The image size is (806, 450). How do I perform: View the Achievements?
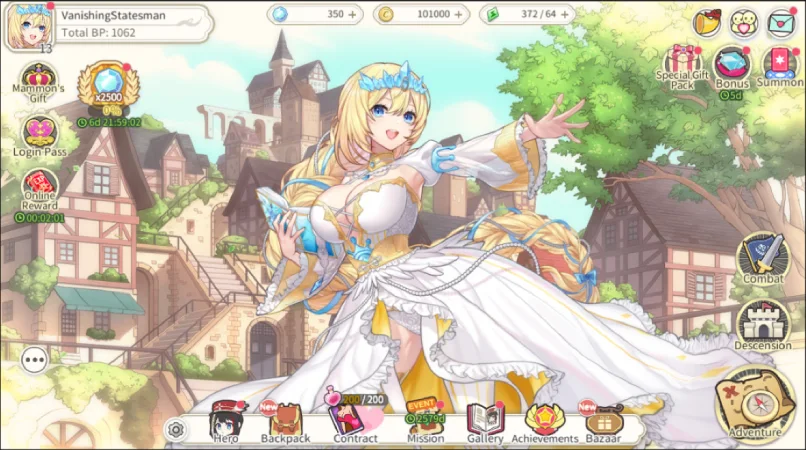point(545,424)
